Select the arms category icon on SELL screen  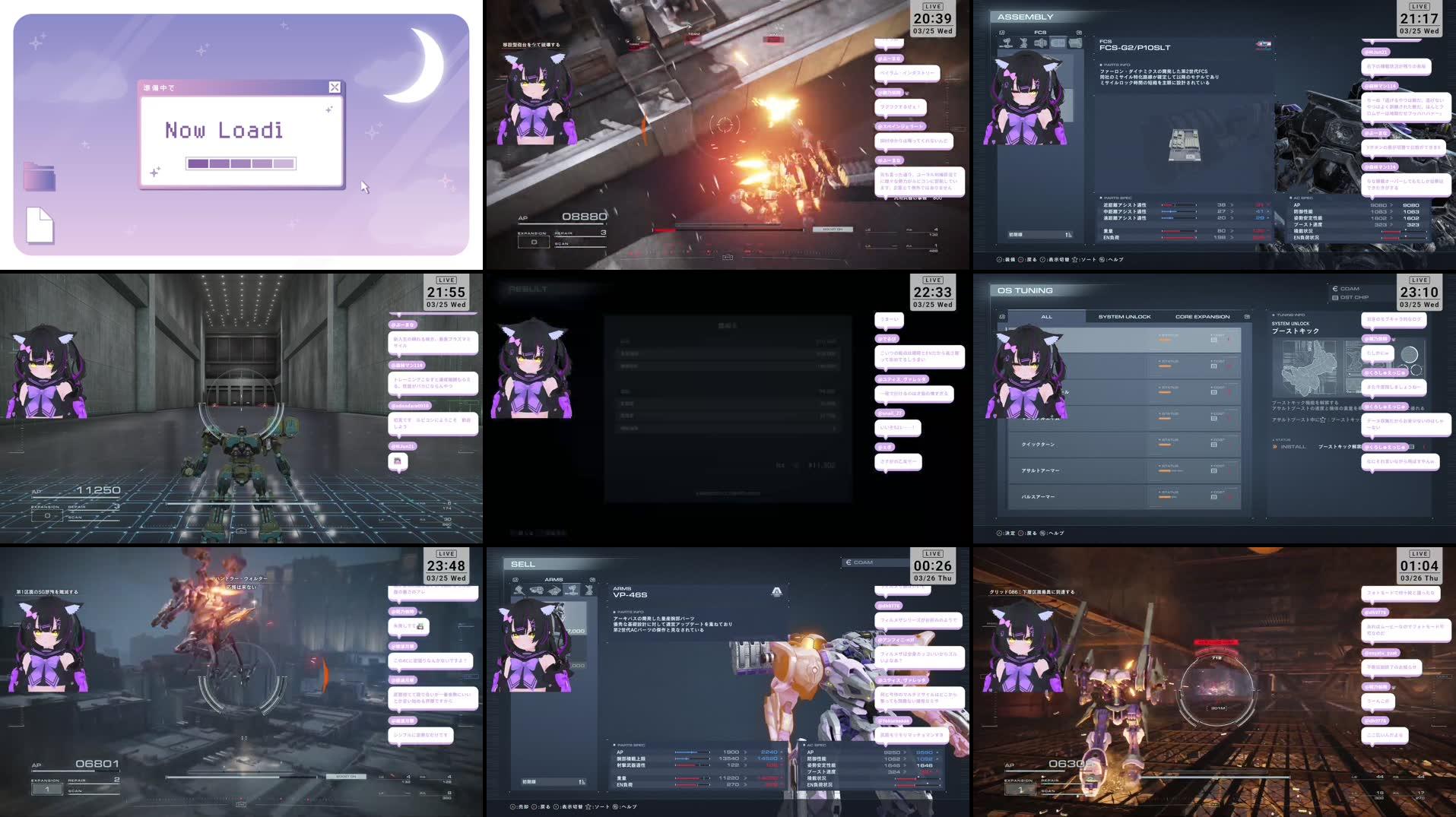pyautogui.click(x=573, y=589)
